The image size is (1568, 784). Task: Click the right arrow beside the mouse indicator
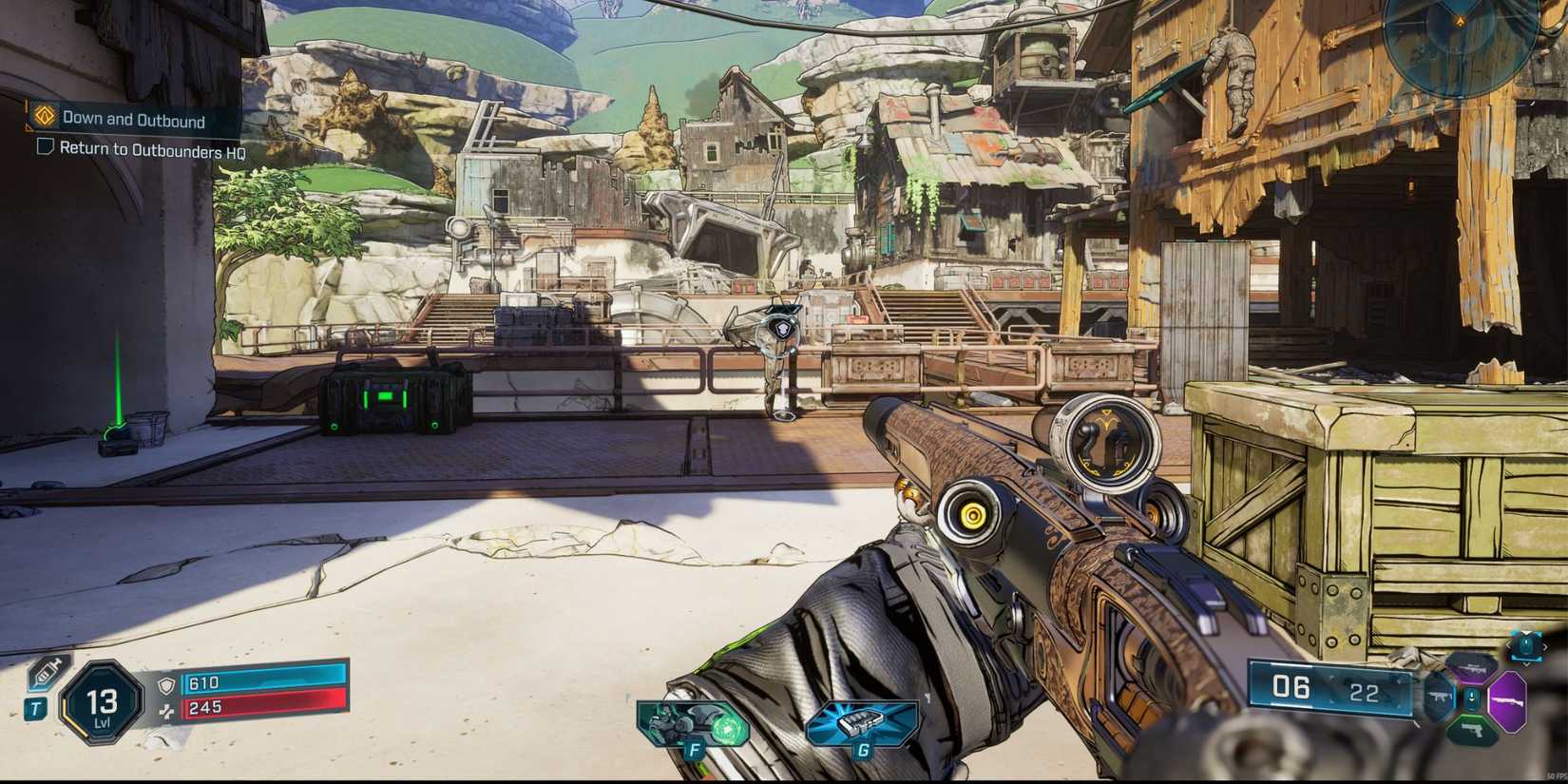(1546, 646)
